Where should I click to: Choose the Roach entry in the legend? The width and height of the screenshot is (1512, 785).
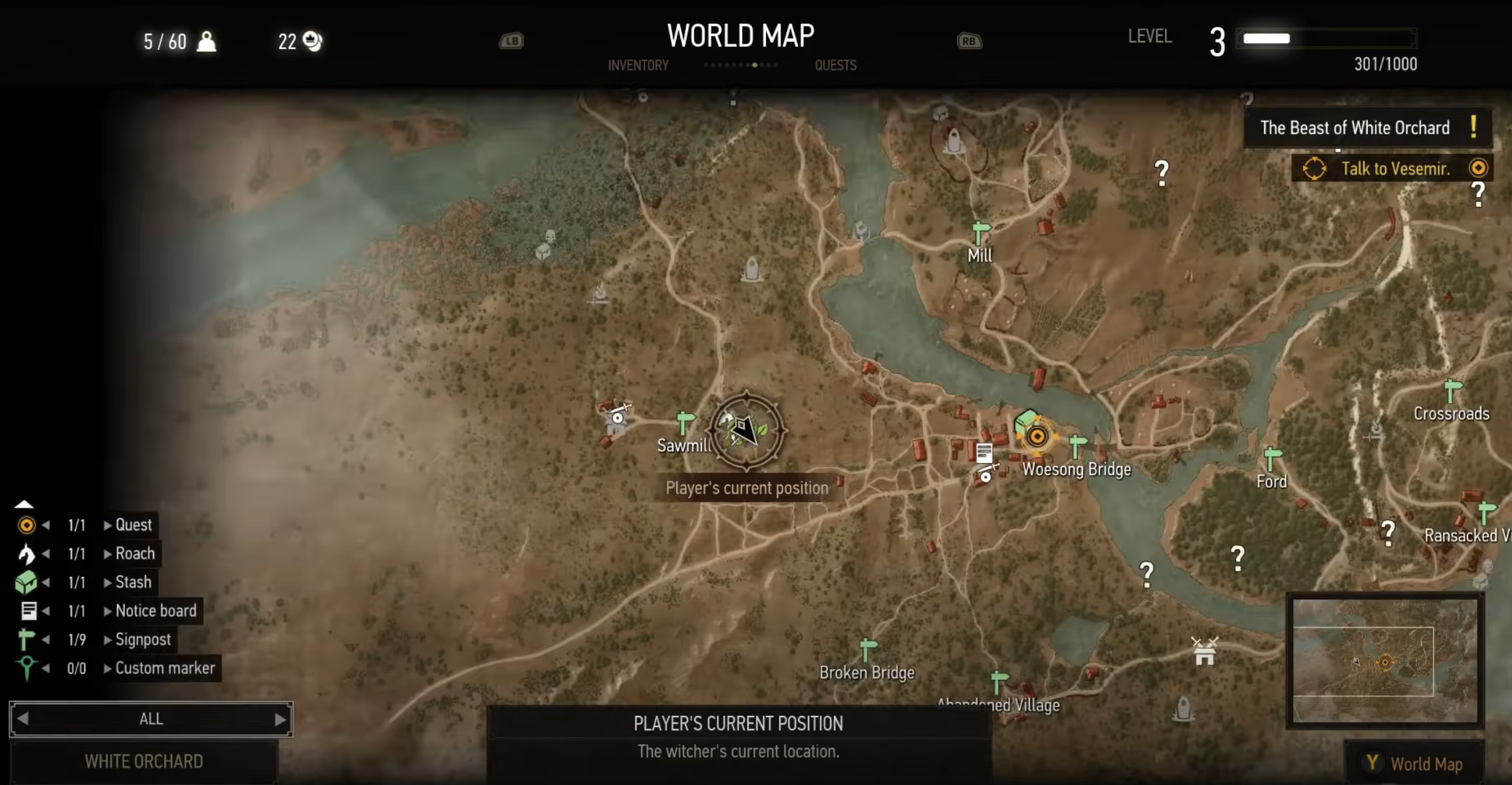pos(134,553)
